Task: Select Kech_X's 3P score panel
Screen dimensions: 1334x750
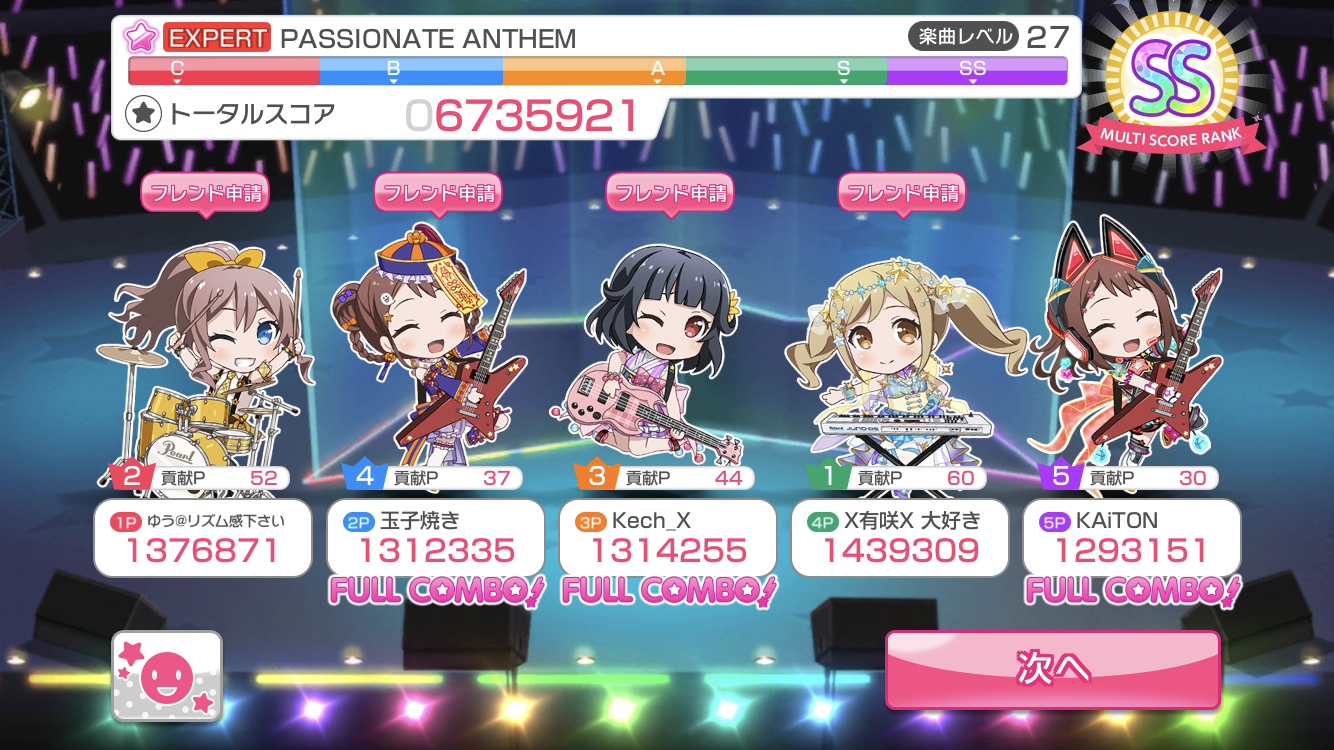Action: (667, 539)
